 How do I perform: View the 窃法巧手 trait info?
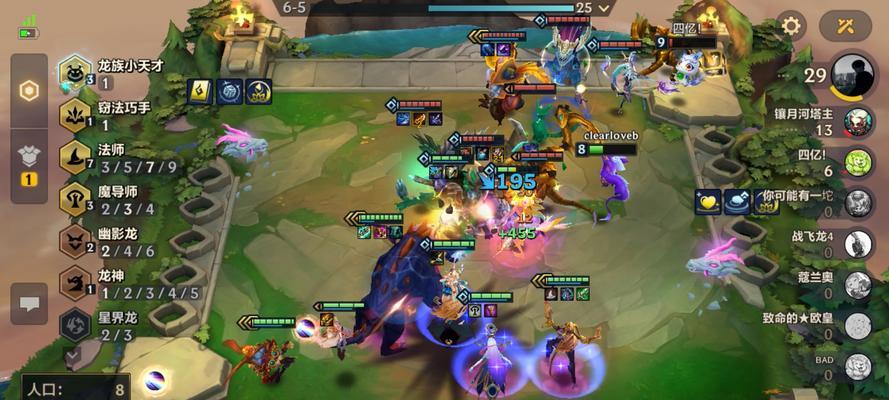(x=75, y=115)
